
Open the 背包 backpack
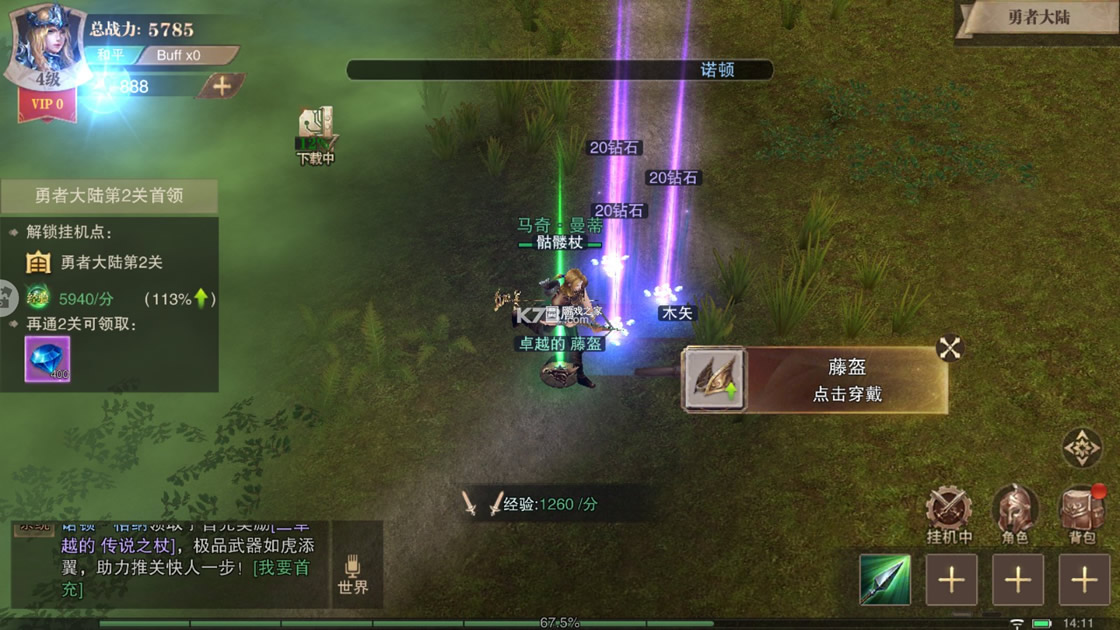tap(1082, 514)
